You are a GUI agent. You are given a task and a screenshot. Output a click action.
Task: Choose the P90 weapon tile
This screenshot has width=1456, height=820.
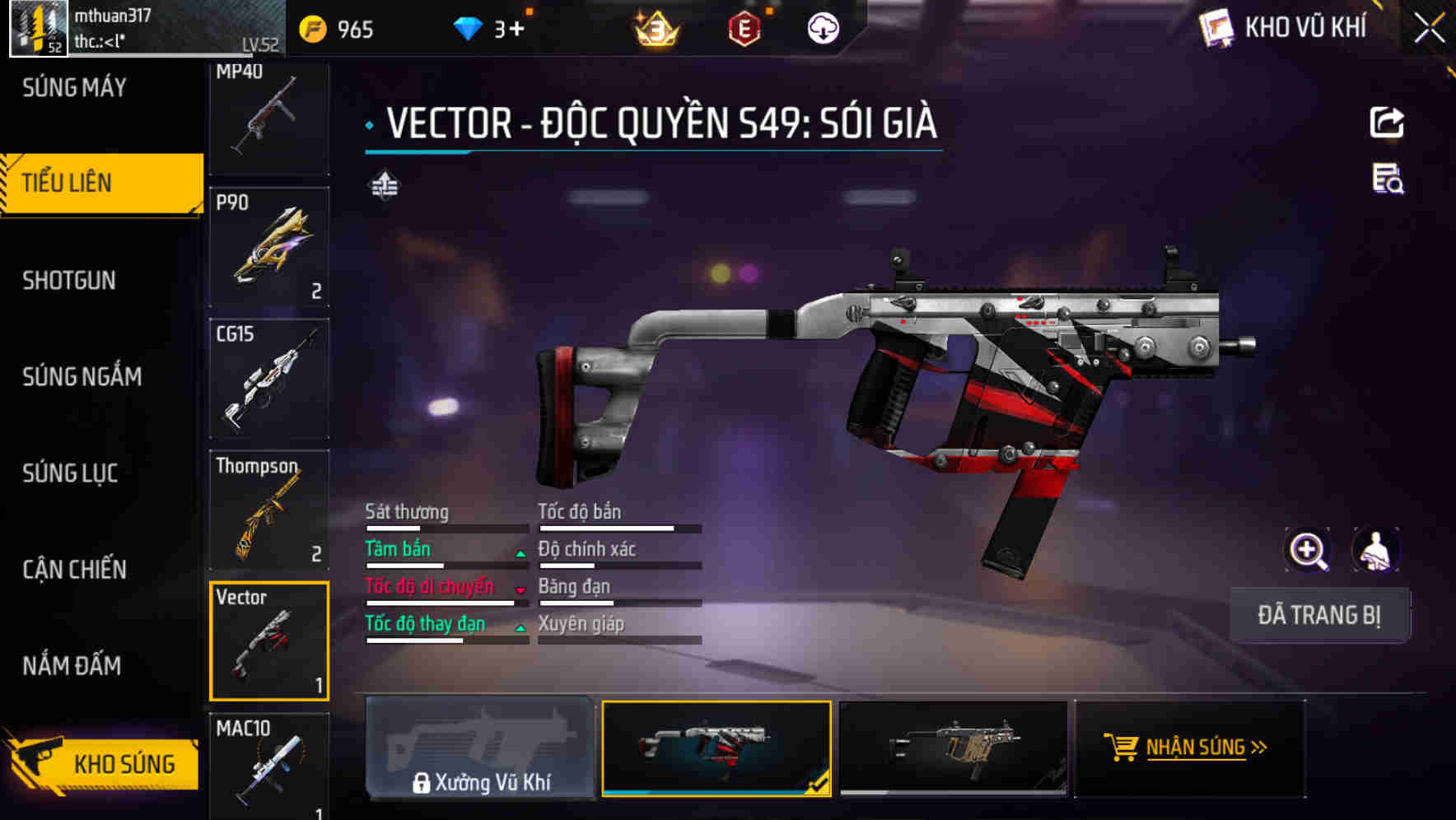pyautogui.click(x=269, y=247)
